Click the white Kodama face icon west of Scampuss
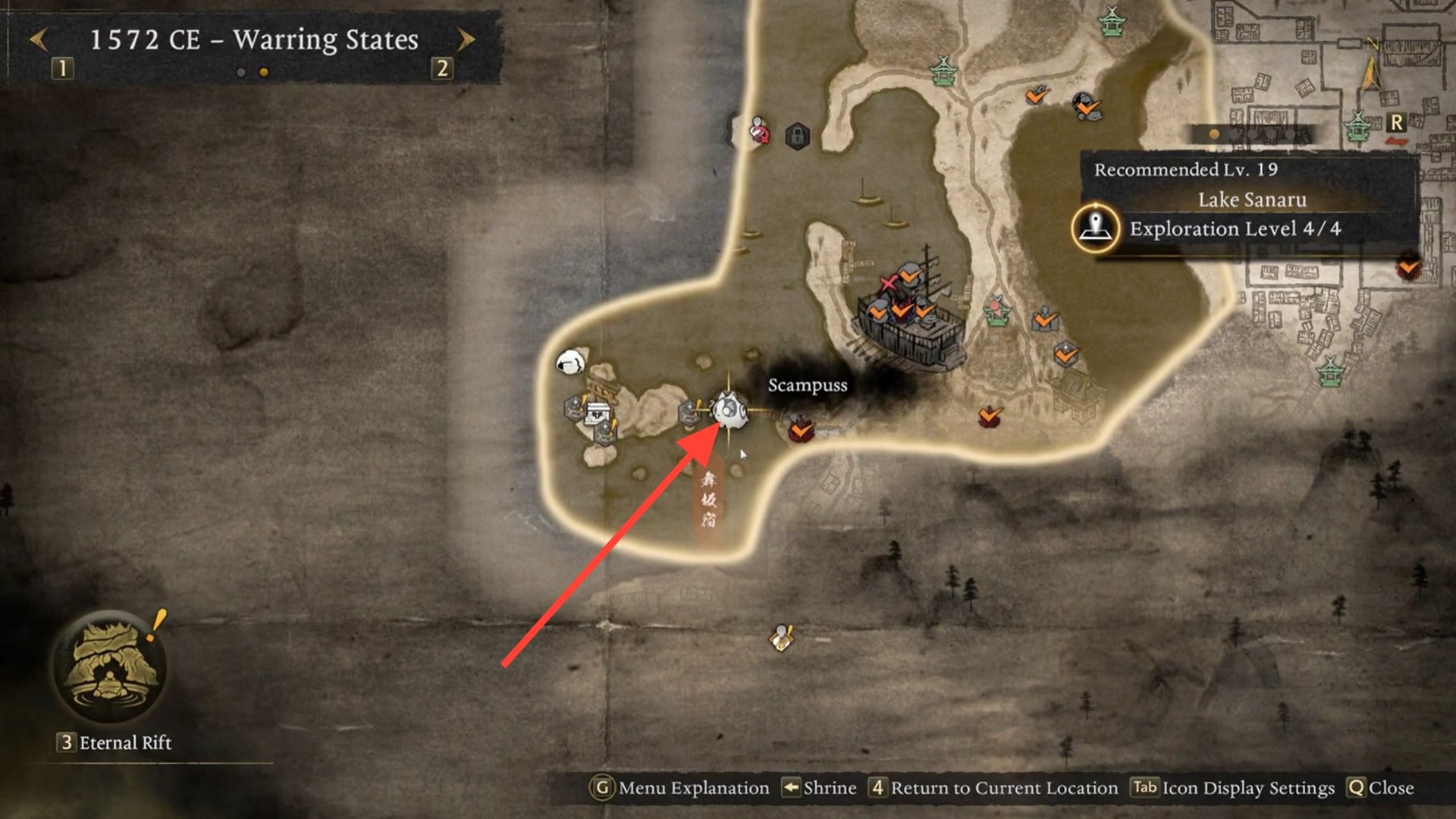Image resolution: width=1456 pixels, height=819 pixels. pos(570,362)
